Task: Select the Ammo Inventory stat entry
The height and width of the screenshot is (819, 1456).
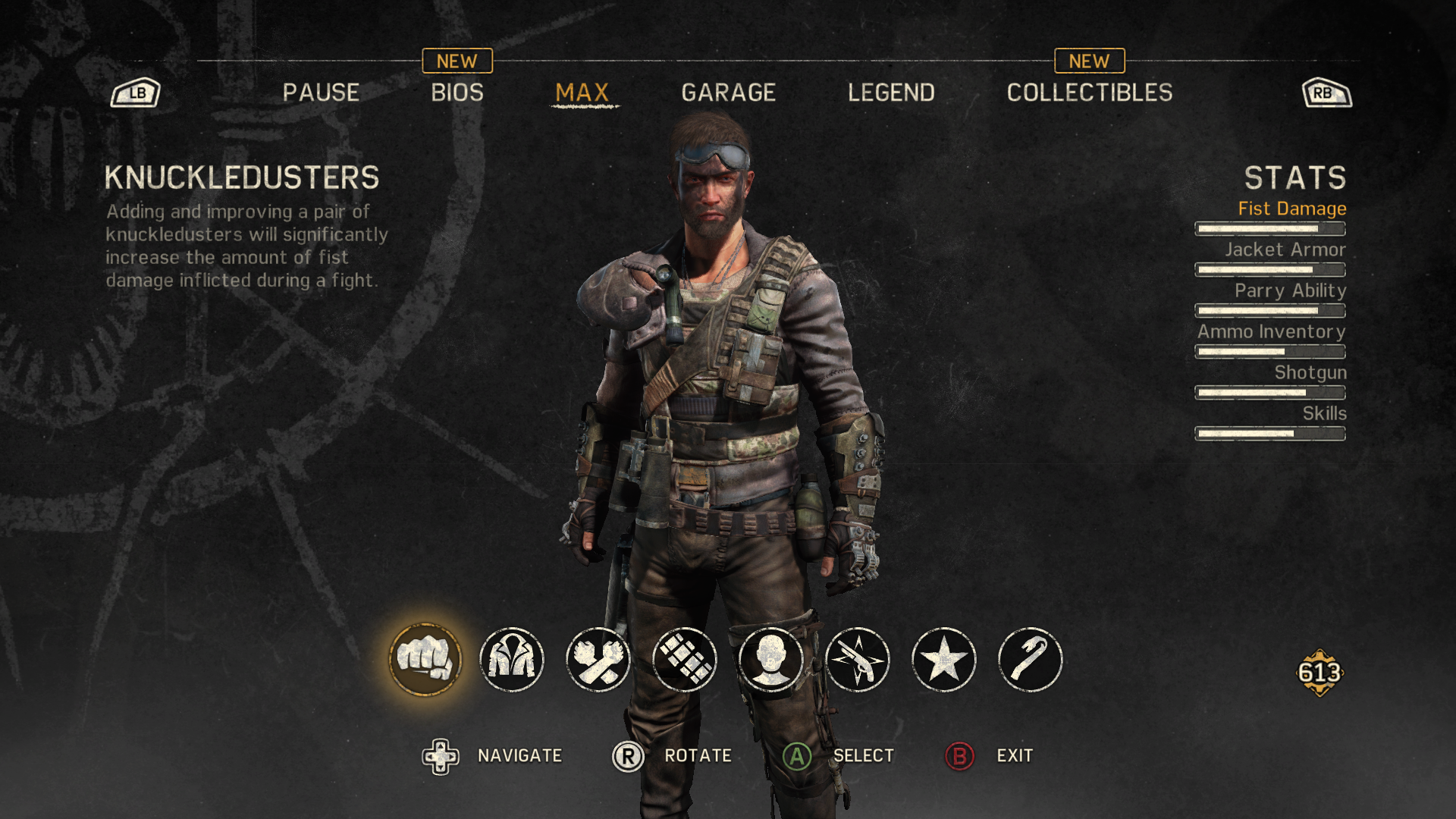Action: (x=1272, y=331)
